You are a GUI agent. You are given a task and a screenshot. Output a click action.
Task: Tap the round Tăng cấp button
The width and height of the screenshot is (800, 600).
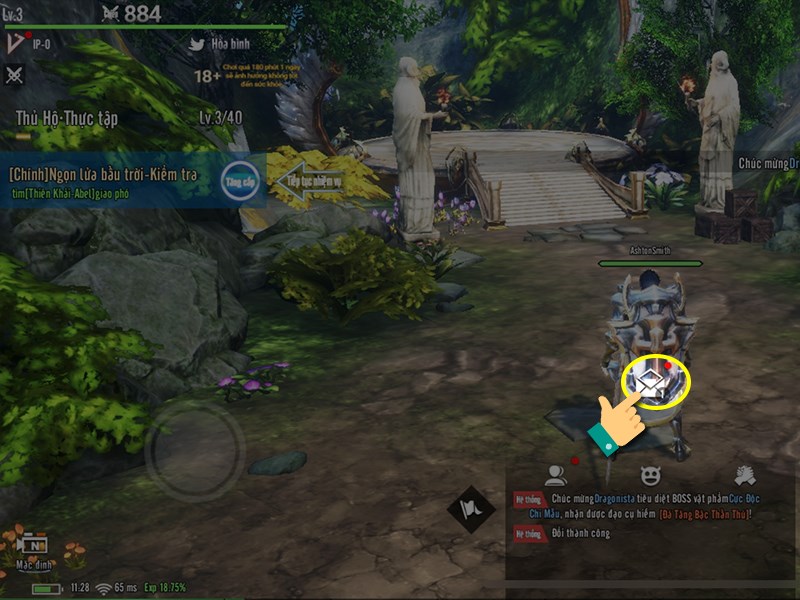241,181
